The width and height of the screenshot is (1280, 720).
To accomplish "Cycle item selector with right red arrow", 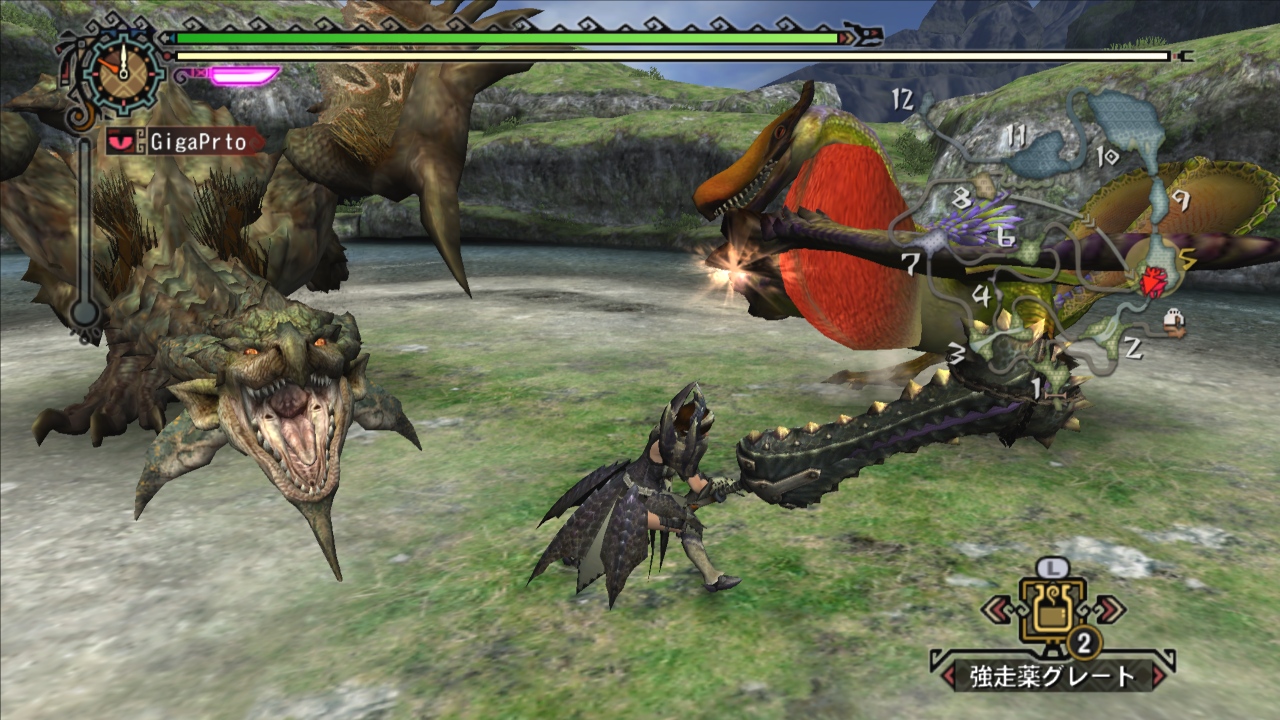I will click(x=1108, y=609).
